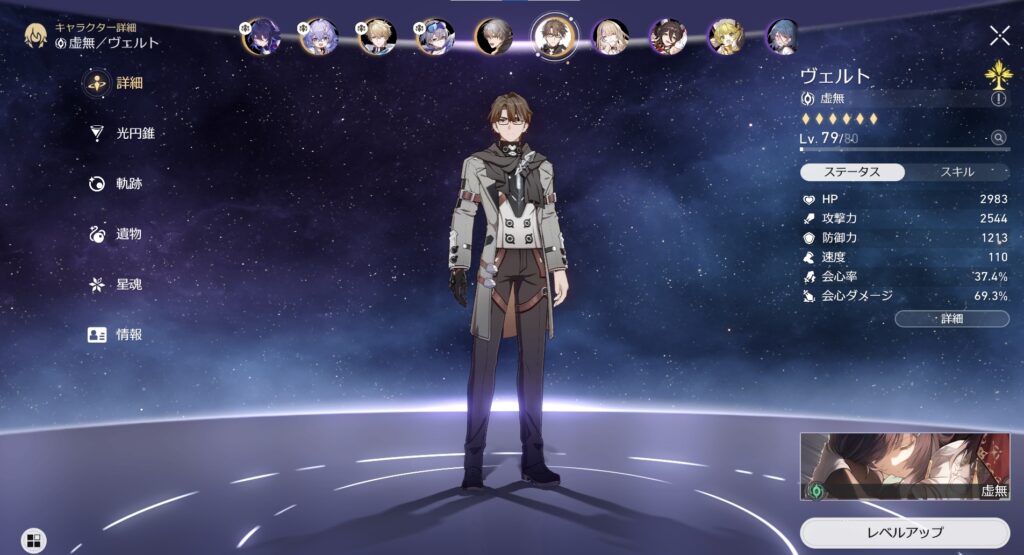Screen dimensions: 1024x555
Task: Switch to the スキル tab
Action: coord(957,172)
